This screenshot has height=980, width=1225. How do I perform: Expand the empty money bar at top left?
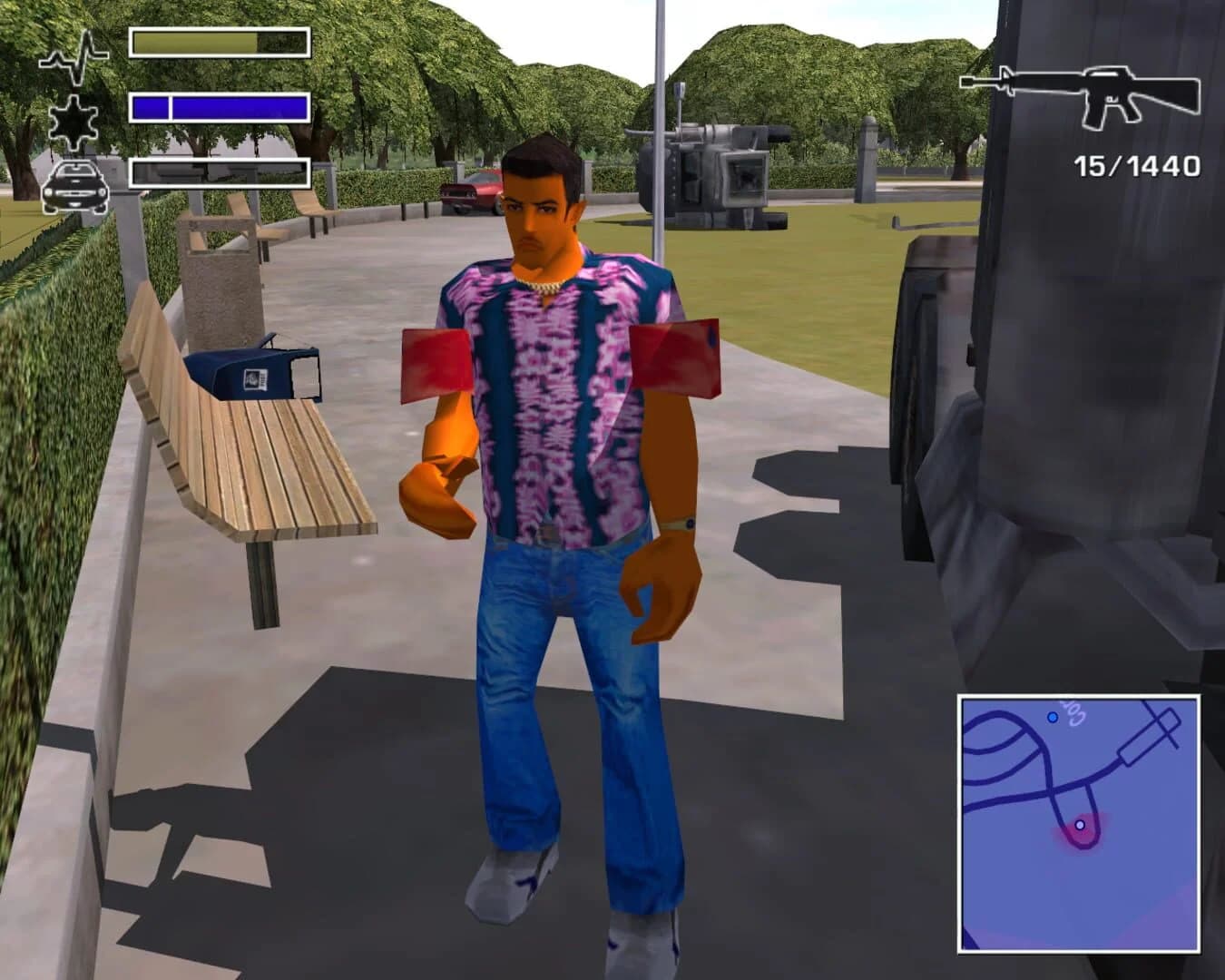tap(220, 170)
